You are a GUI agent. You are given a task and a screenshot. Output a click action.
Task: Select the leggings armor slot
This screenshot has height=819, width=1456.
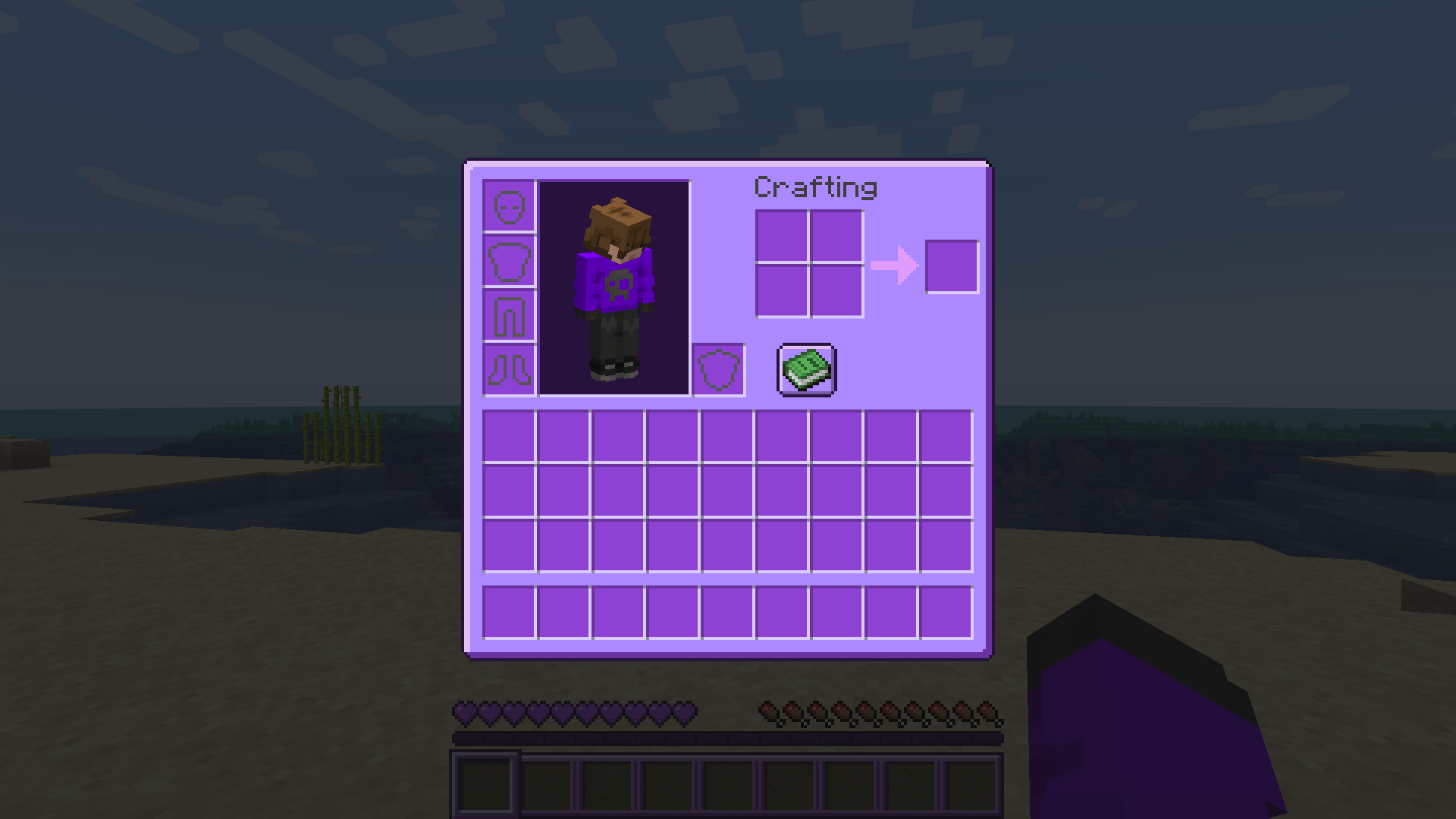(x=508, y=317)
